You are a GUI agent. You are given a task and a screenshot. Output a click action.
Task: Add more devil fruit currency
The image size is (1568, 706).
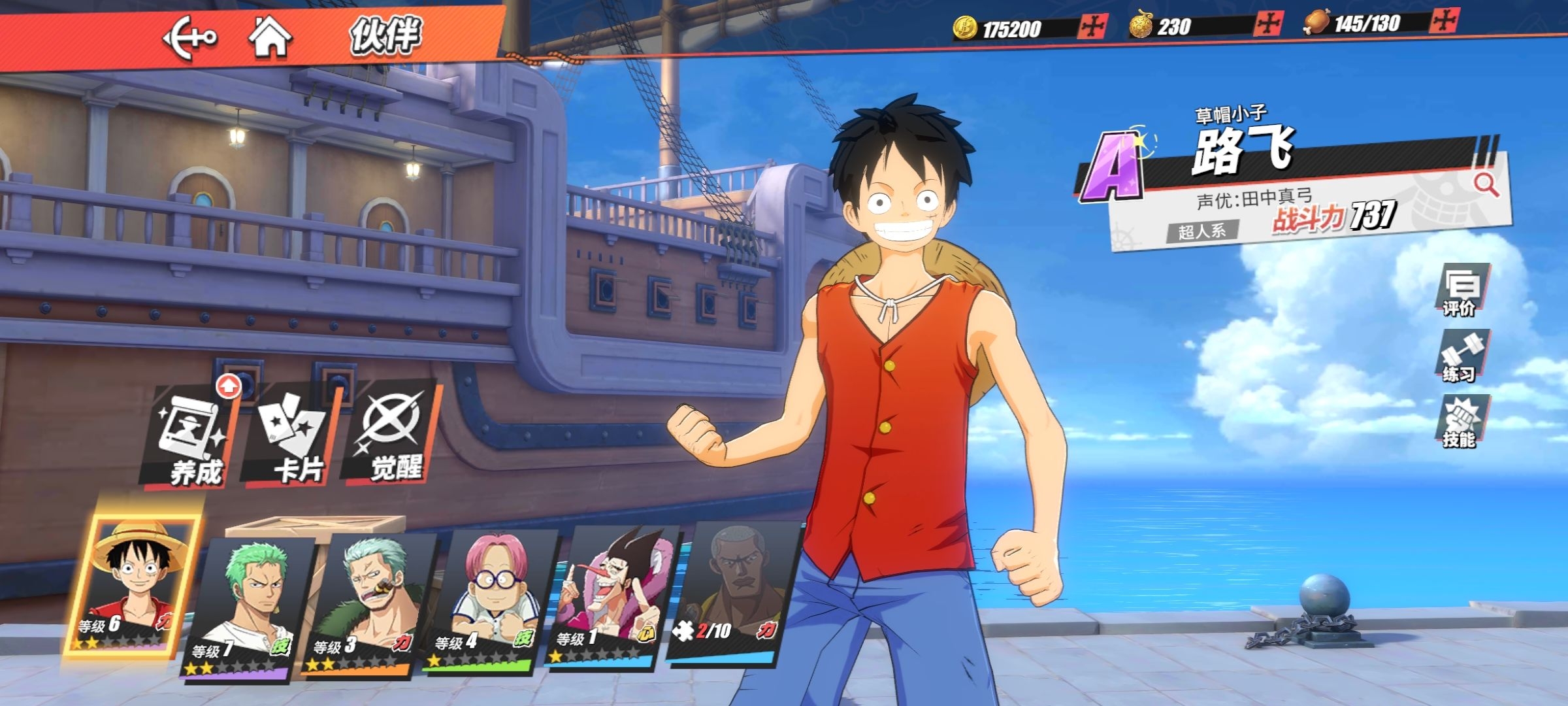[x=1268, y=24]
